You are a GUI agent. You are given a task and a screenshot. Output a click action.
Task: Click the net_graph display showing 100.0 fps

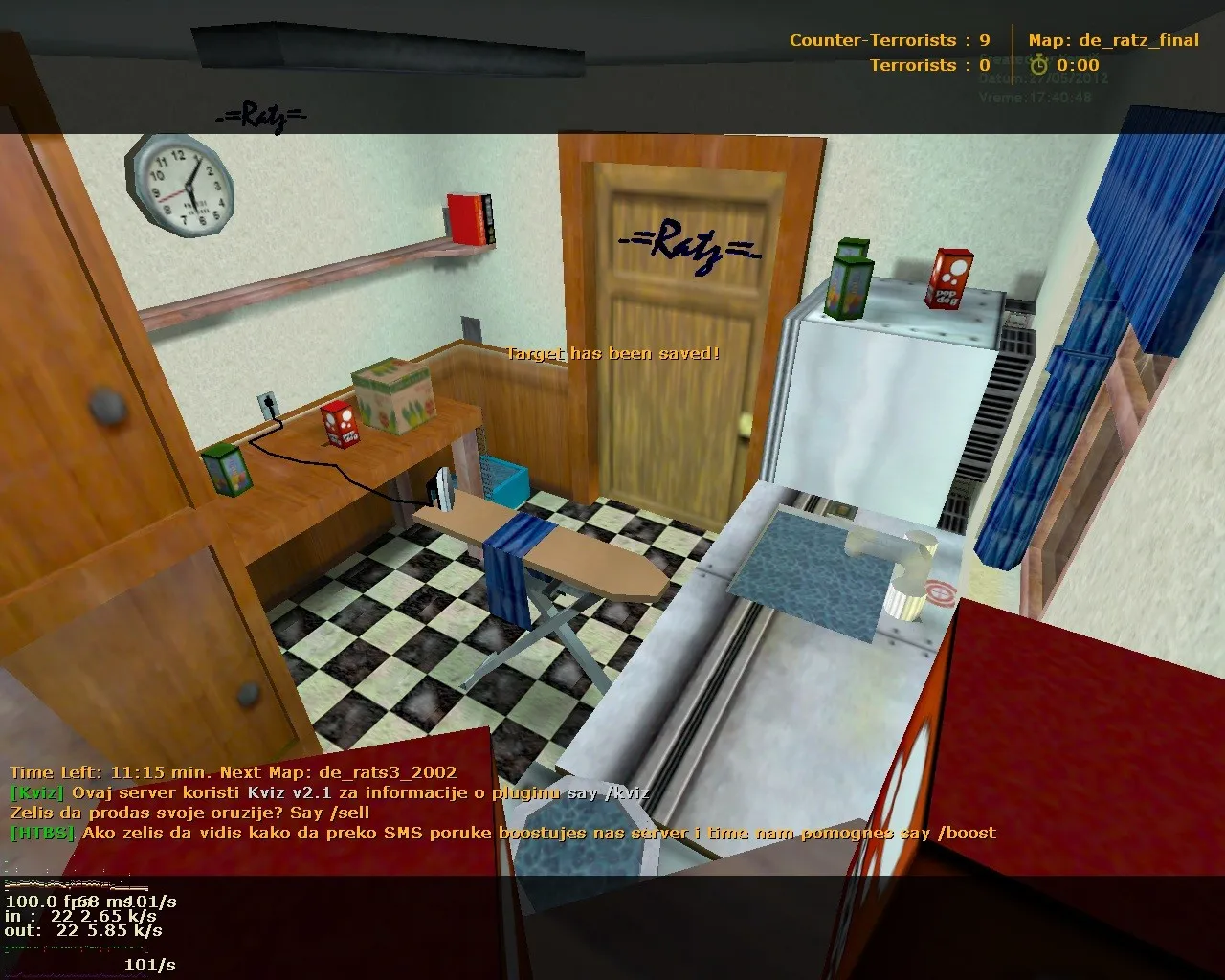point(45,901)
